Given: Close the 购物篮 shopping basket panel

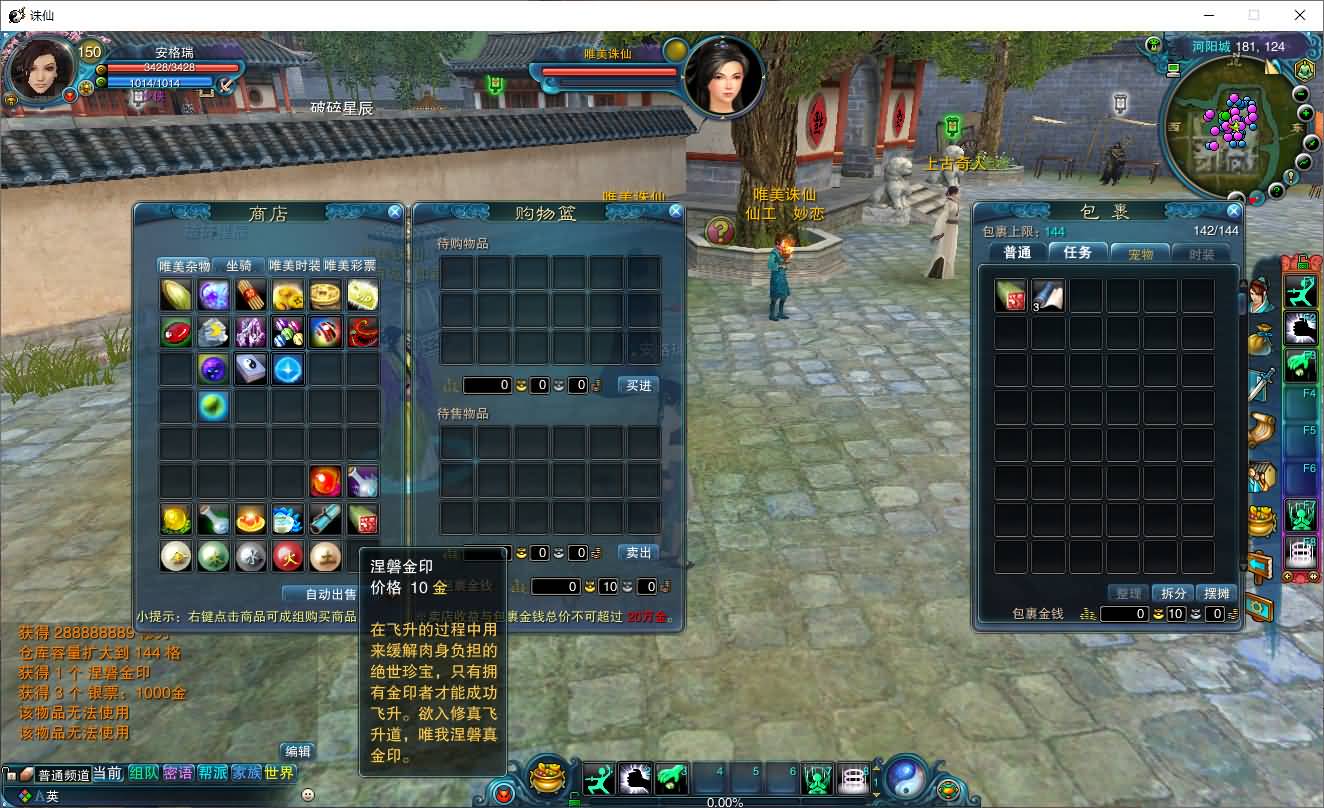Looking at the screenshot, I should pos(676,212).
